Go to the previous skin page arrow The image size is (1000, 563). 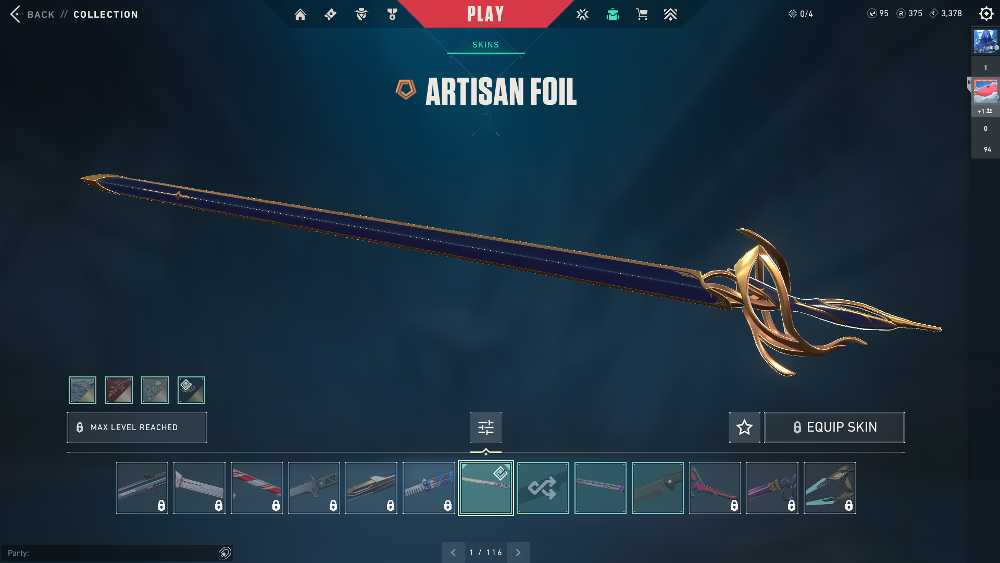pyautogui.click(x=454, y=552)
